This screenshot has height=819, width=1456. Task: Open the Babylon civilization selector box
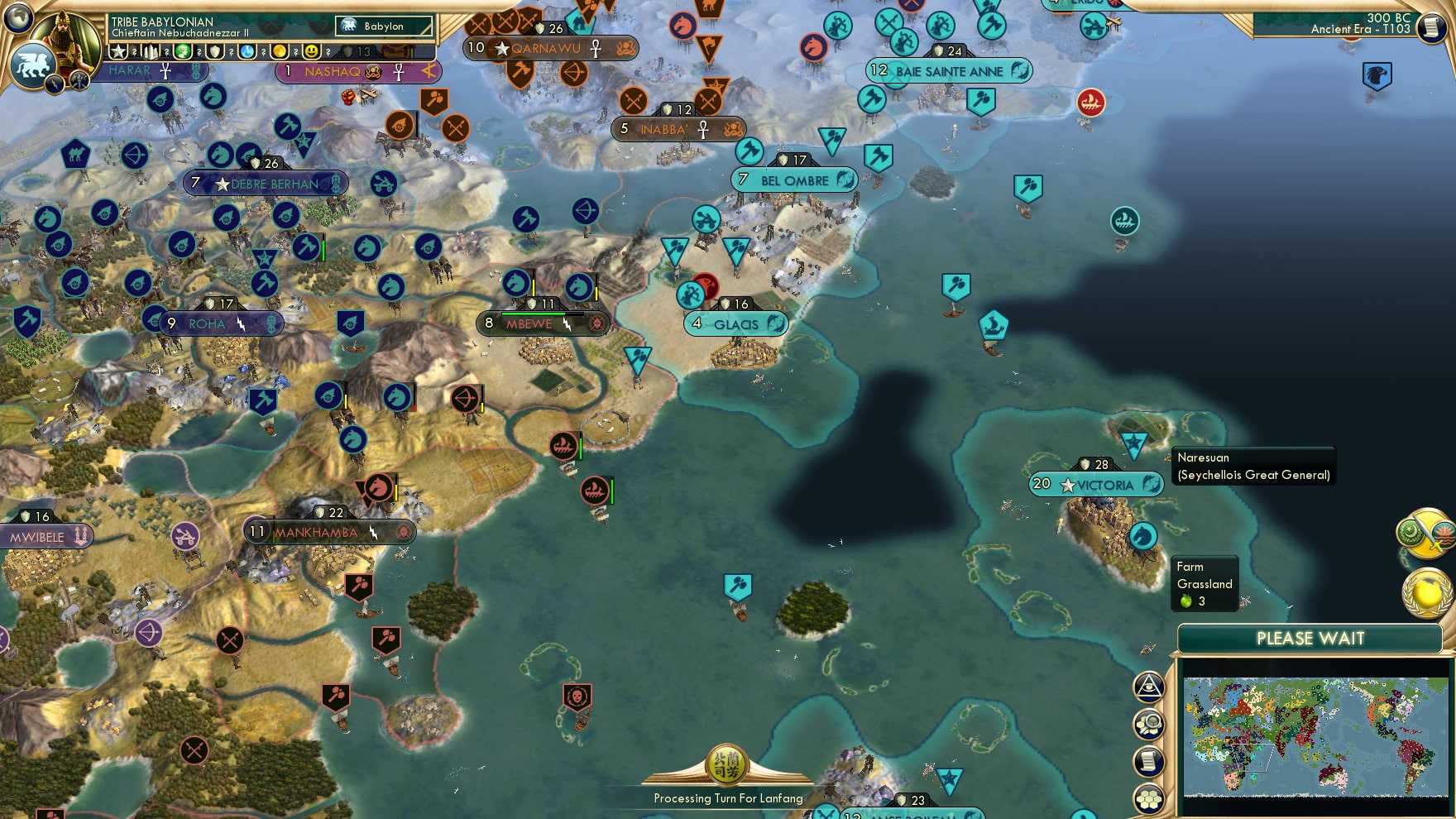click(385, 26)
